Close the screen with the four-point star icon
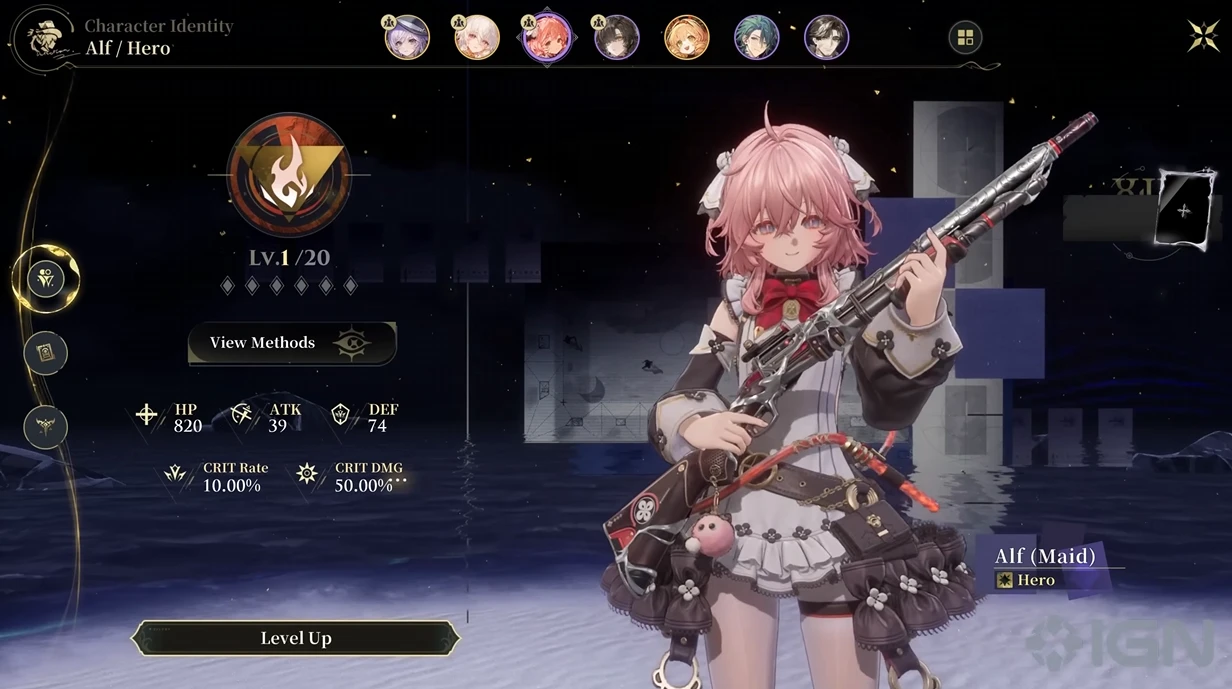The height and width of the screenshot is (689, 1232). (x=1203, y=36)
